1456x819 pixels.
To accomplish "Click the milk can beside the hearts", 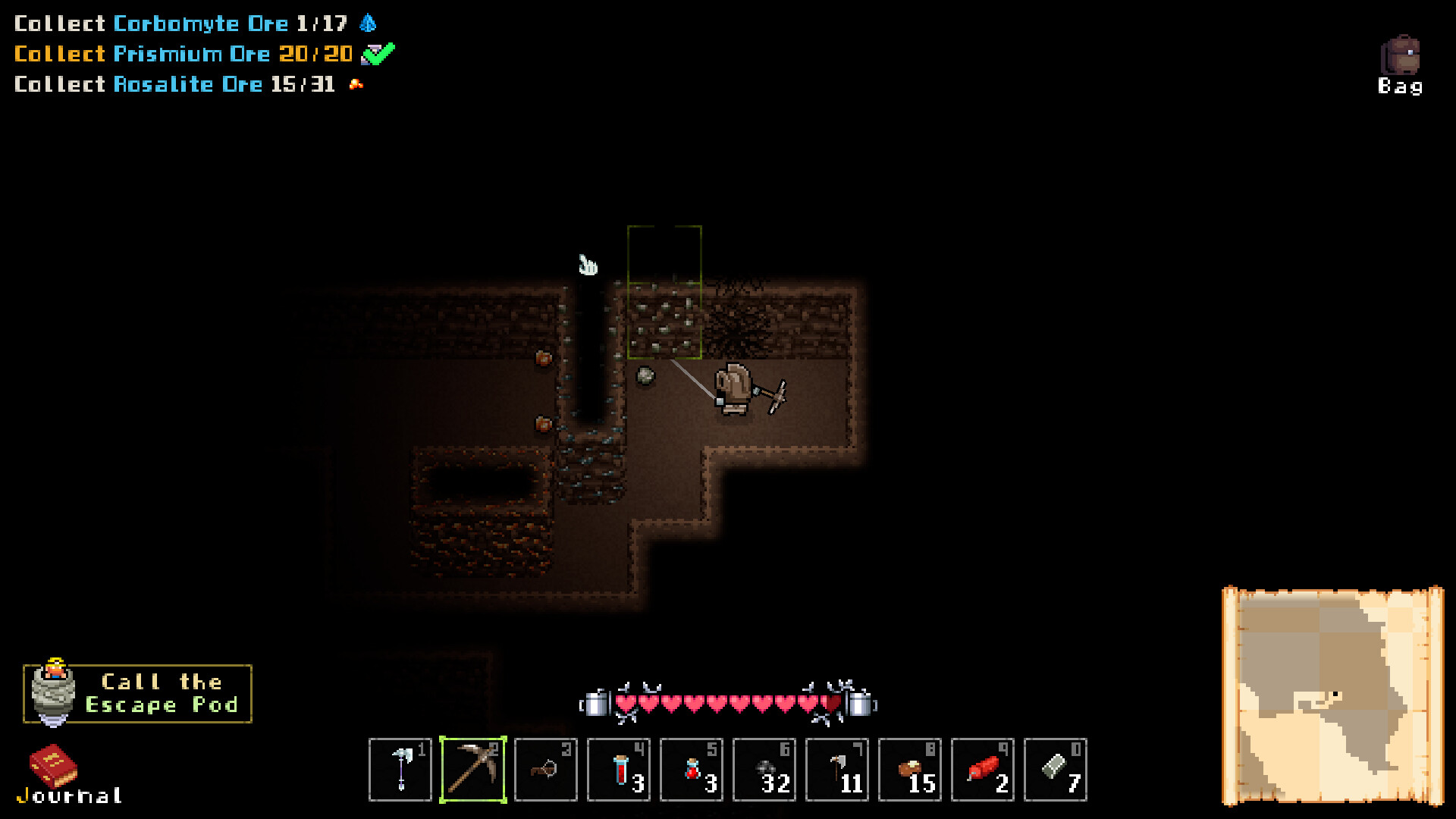I will (x=596, y=704).
